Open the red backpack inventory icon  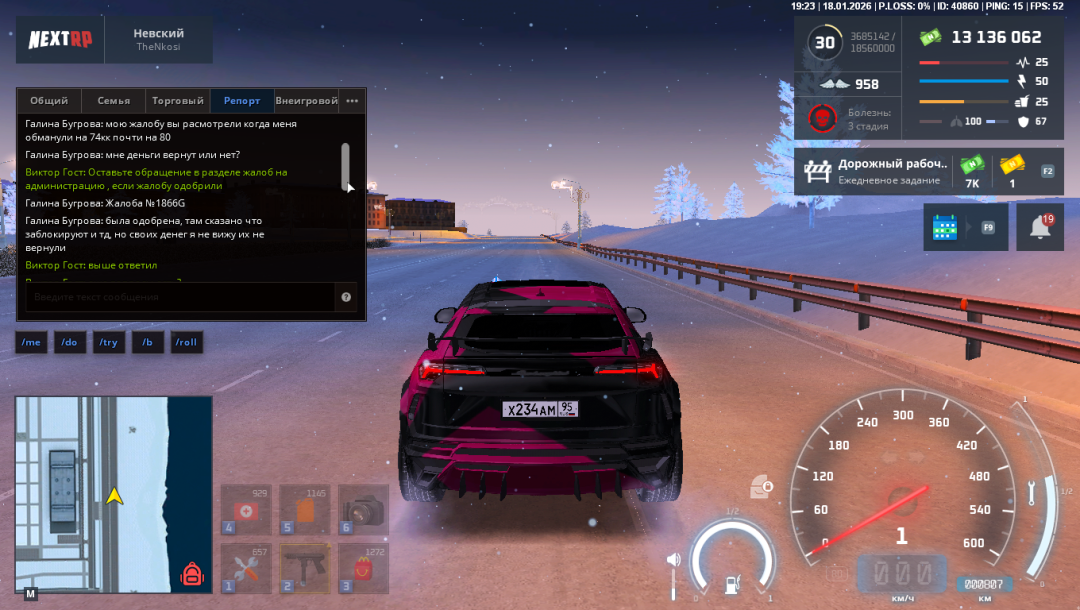click(191, 574)
